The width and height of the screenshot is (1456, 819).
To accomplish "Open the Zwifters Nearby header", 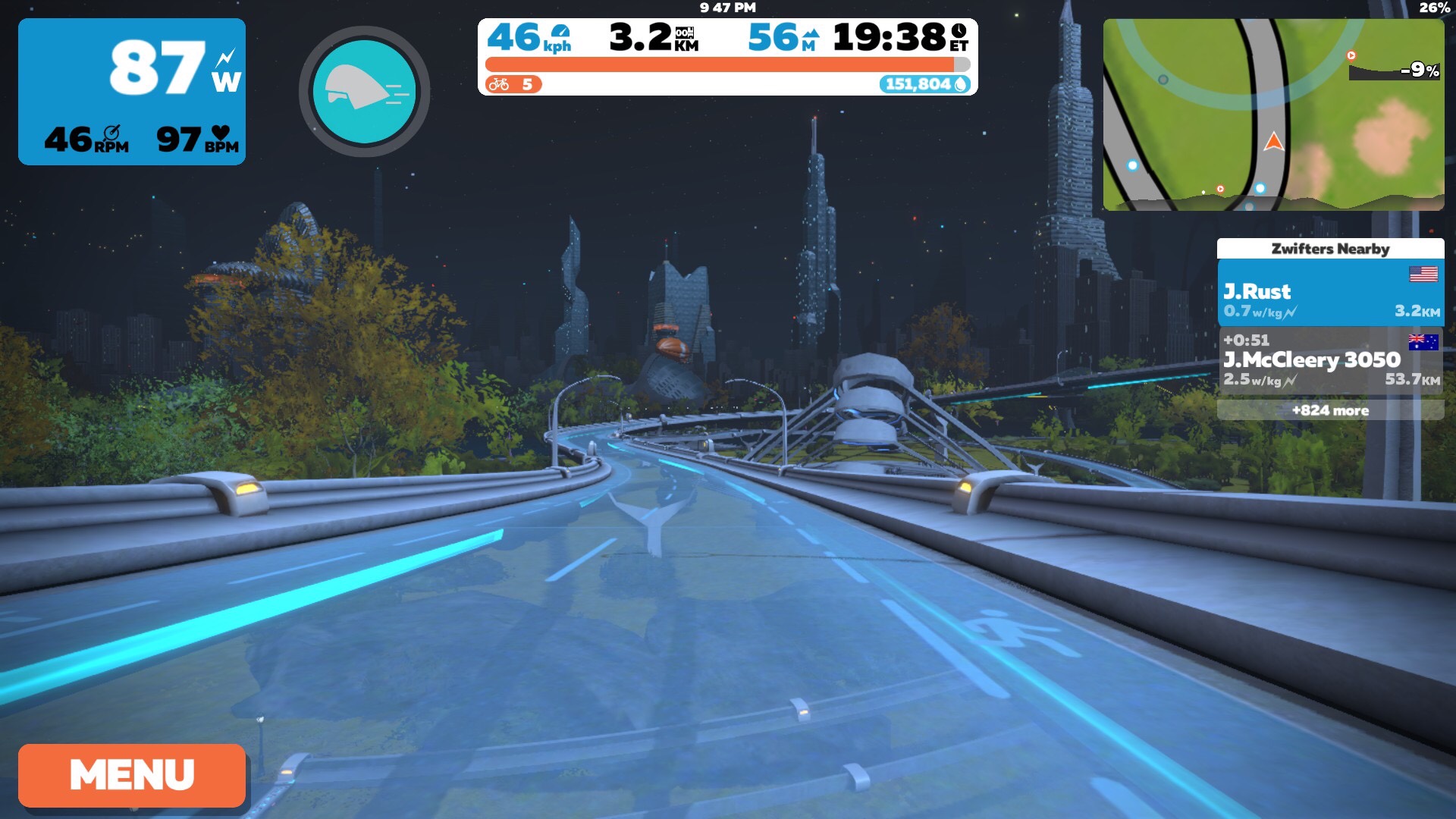I will coord(1330,249).
